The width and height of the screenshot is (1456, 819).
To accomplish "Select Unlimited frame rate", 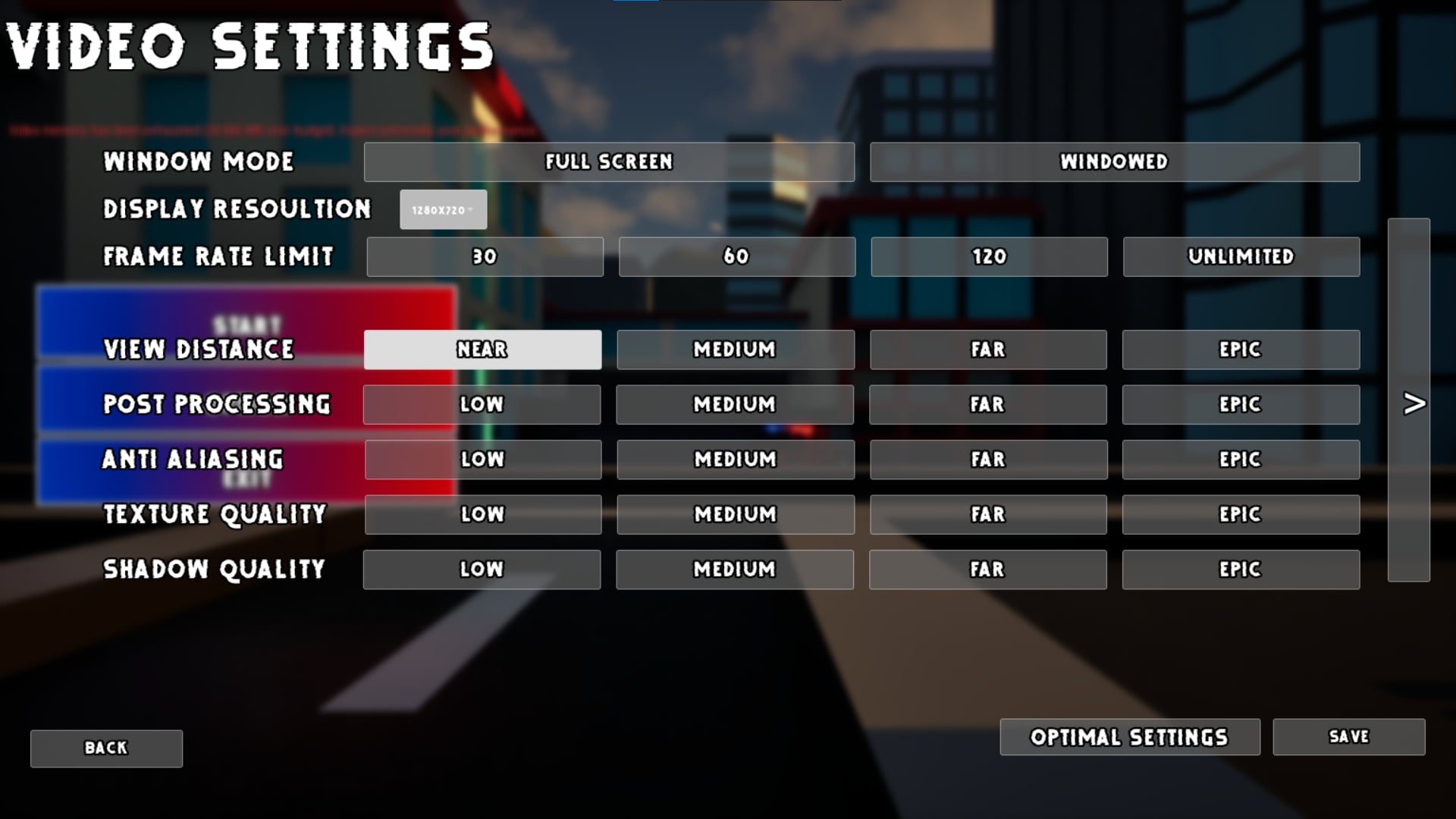I will click(1241, 256).
